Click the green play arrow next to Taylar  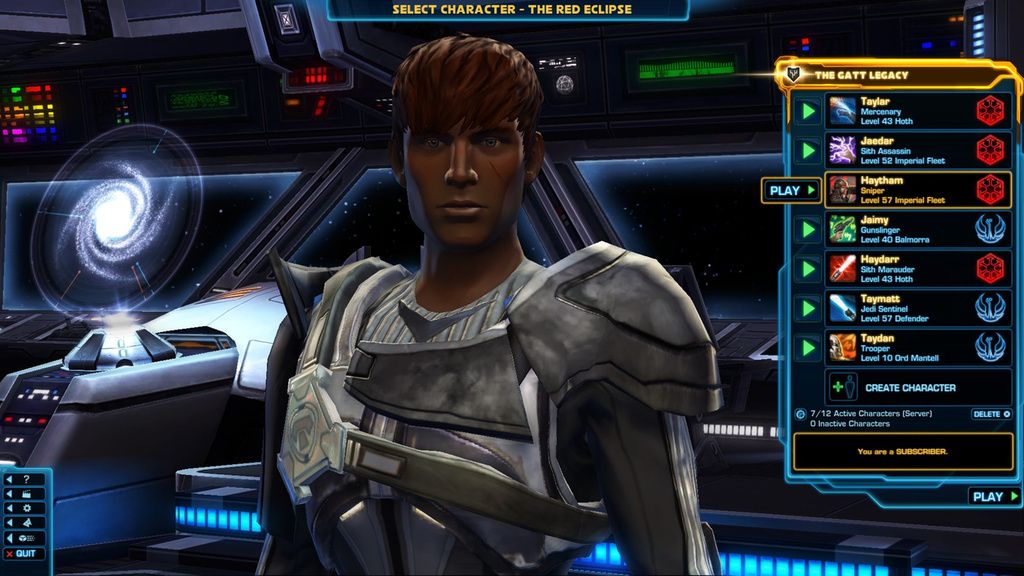coord(808,110)
